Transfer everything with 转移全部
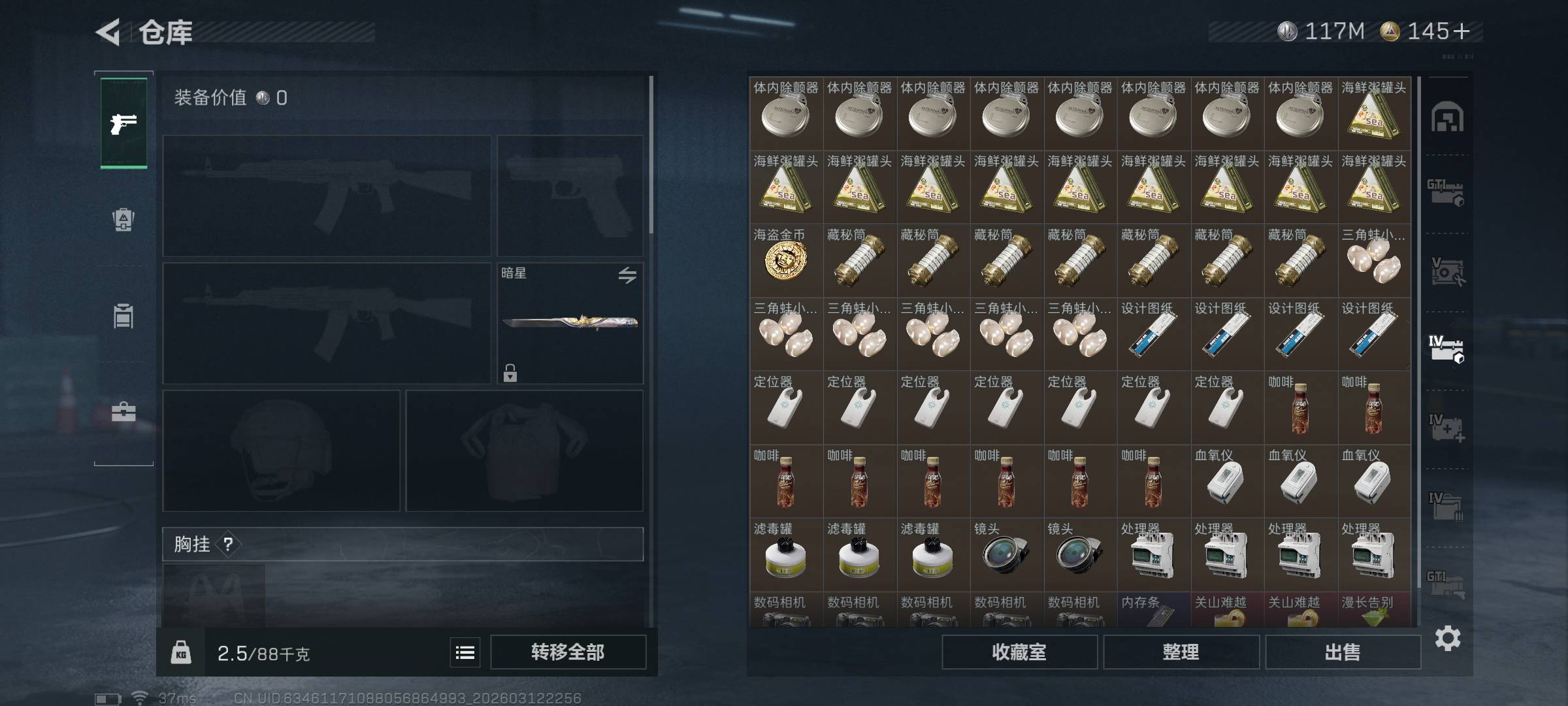This screenshot has width=1568, height=706. 568,652
